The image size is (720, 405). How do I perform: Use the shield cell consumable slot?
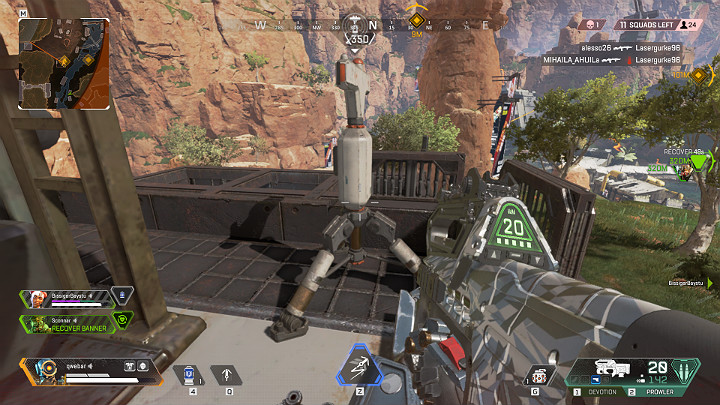click(188, 375)
